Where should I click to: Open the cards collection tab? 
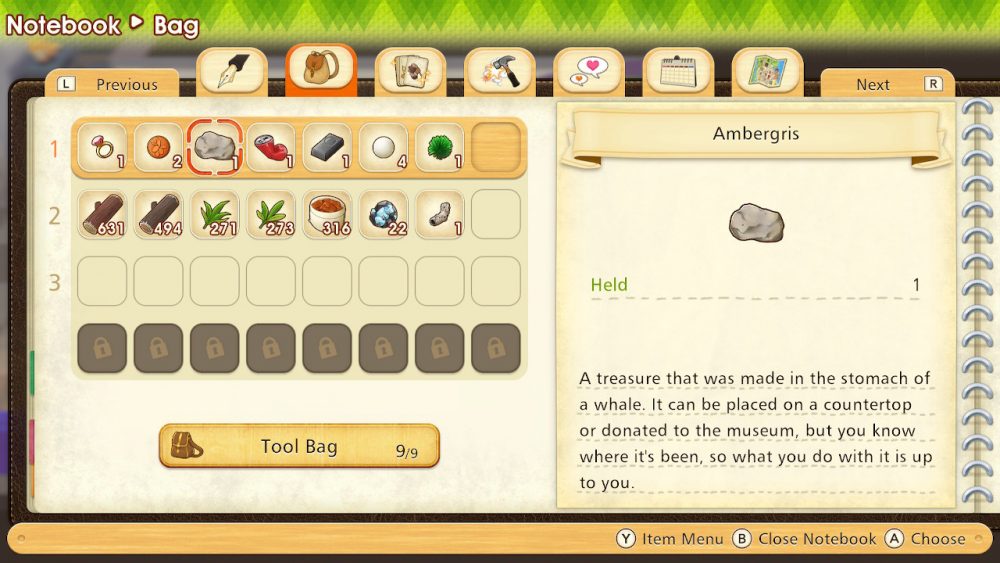[x=410, y=72]
